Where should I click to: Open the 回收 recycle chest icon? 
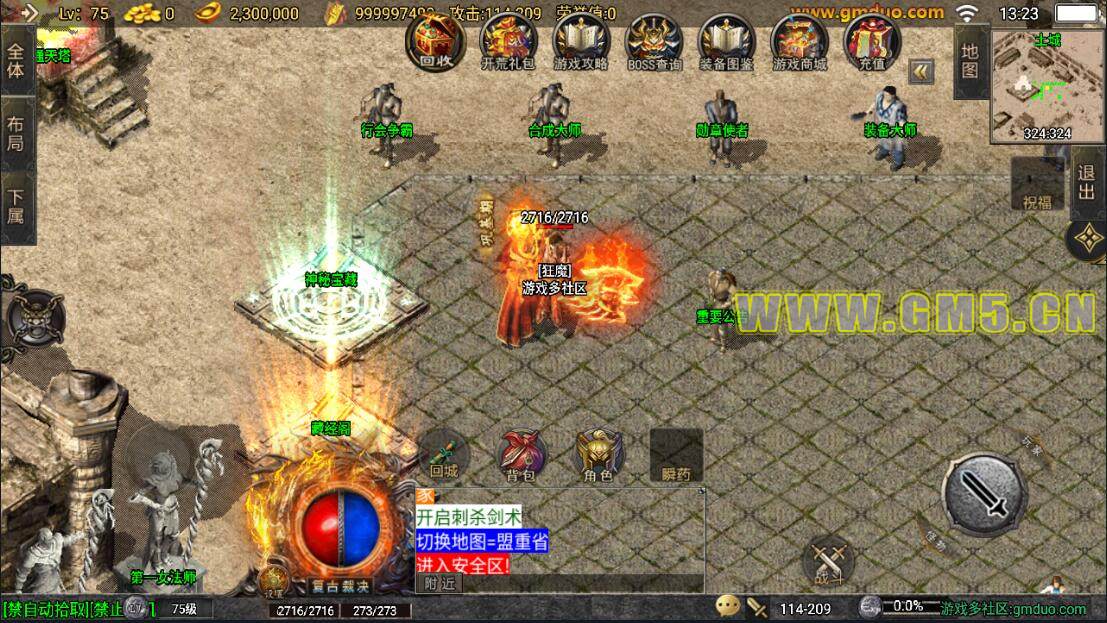pos(435,42)
